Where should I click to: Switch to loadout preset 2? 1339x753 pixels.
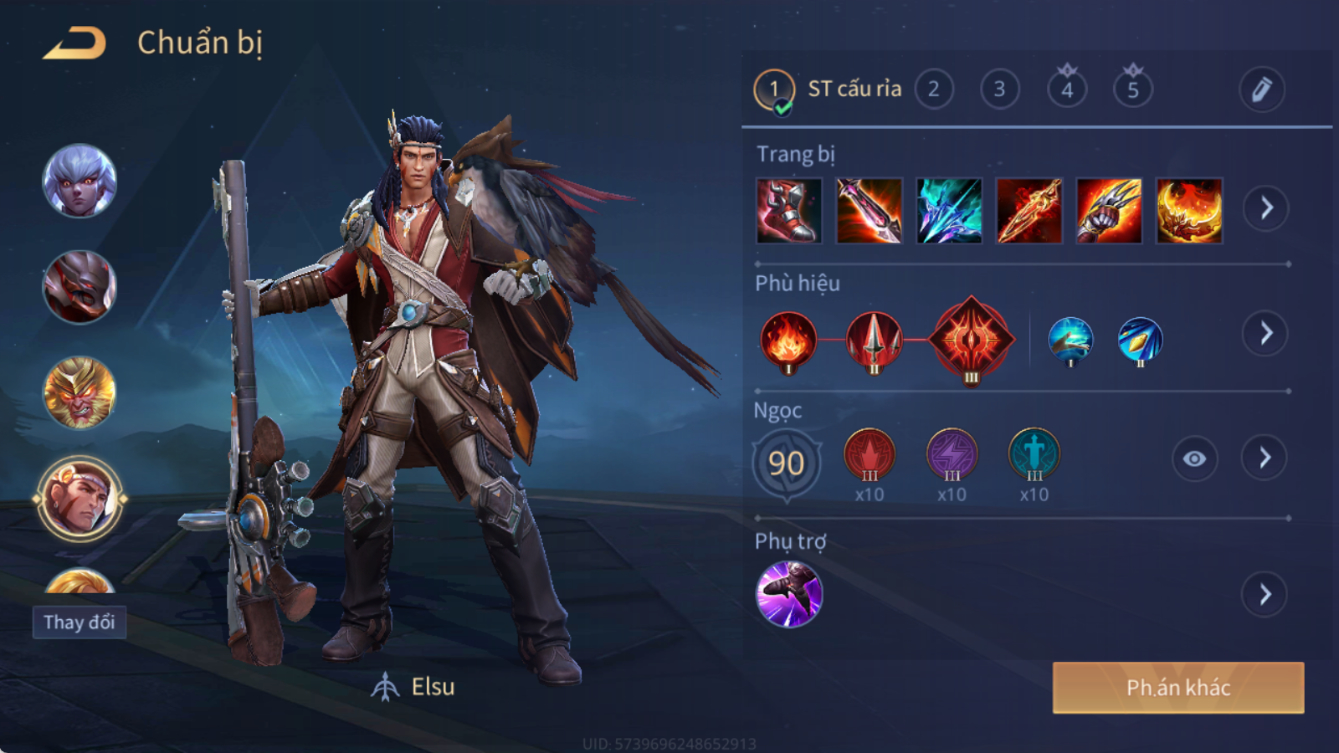coord(933,89)
